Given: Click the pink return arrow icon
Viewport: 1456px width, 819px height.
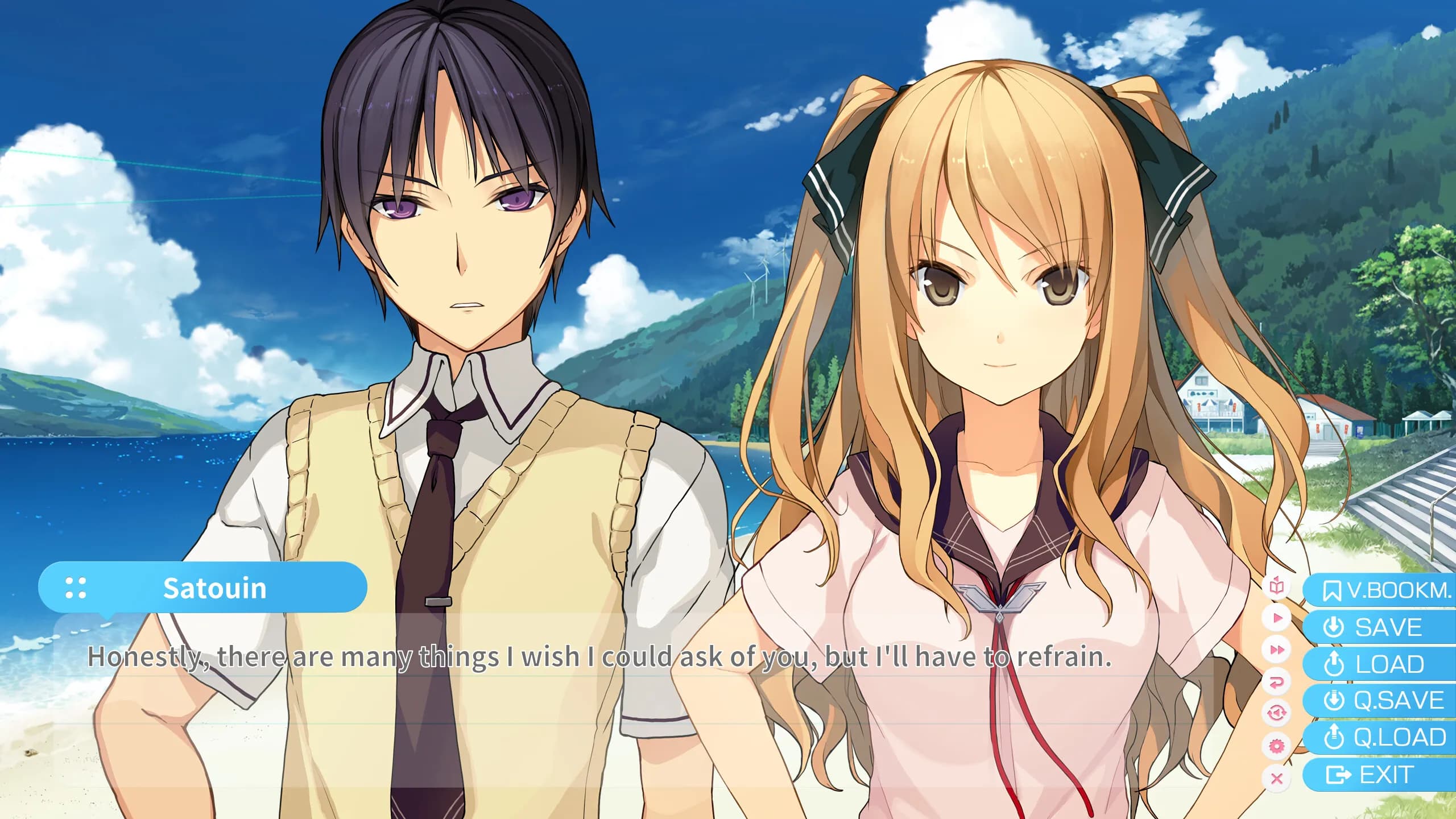Looking at the screenshot, I should click(1277, 682).
